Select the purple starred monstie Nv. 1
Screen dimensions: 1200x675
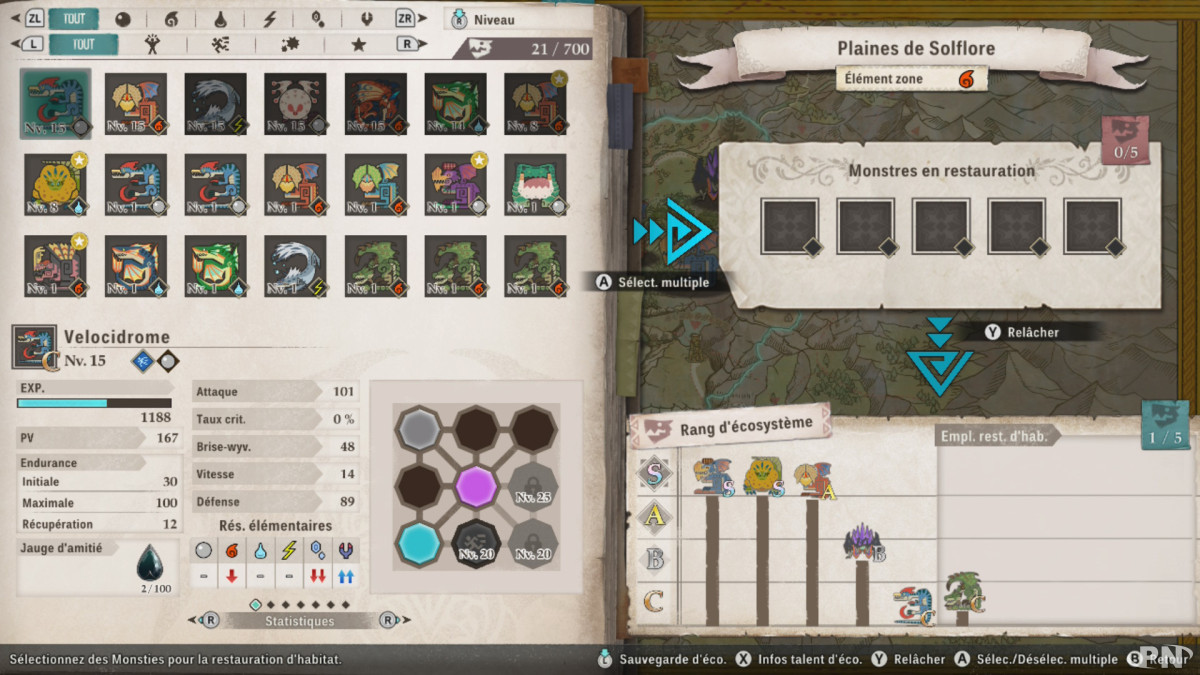[x=455, y=184]
